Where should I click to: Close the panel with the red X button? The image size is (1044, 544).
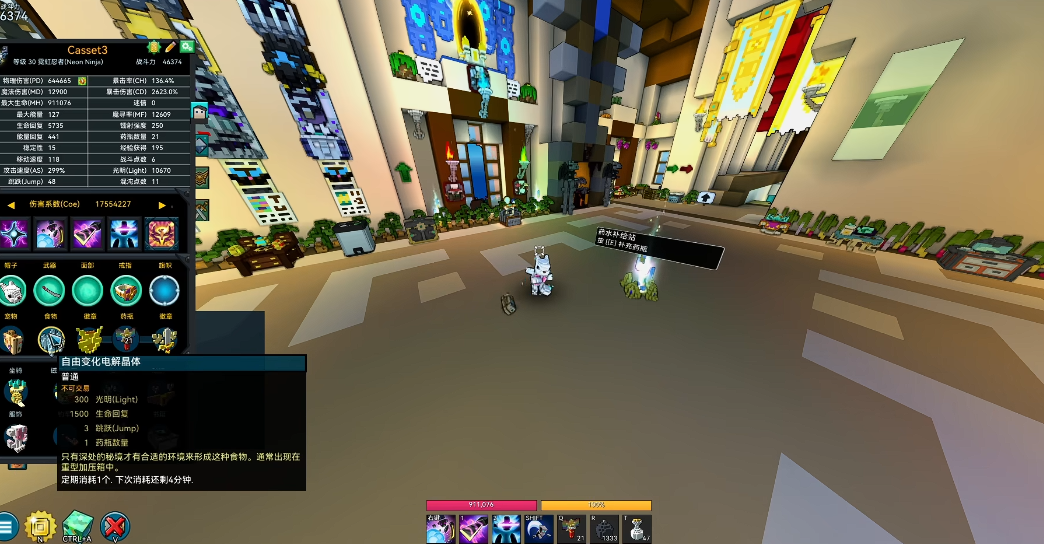[116, 526]
